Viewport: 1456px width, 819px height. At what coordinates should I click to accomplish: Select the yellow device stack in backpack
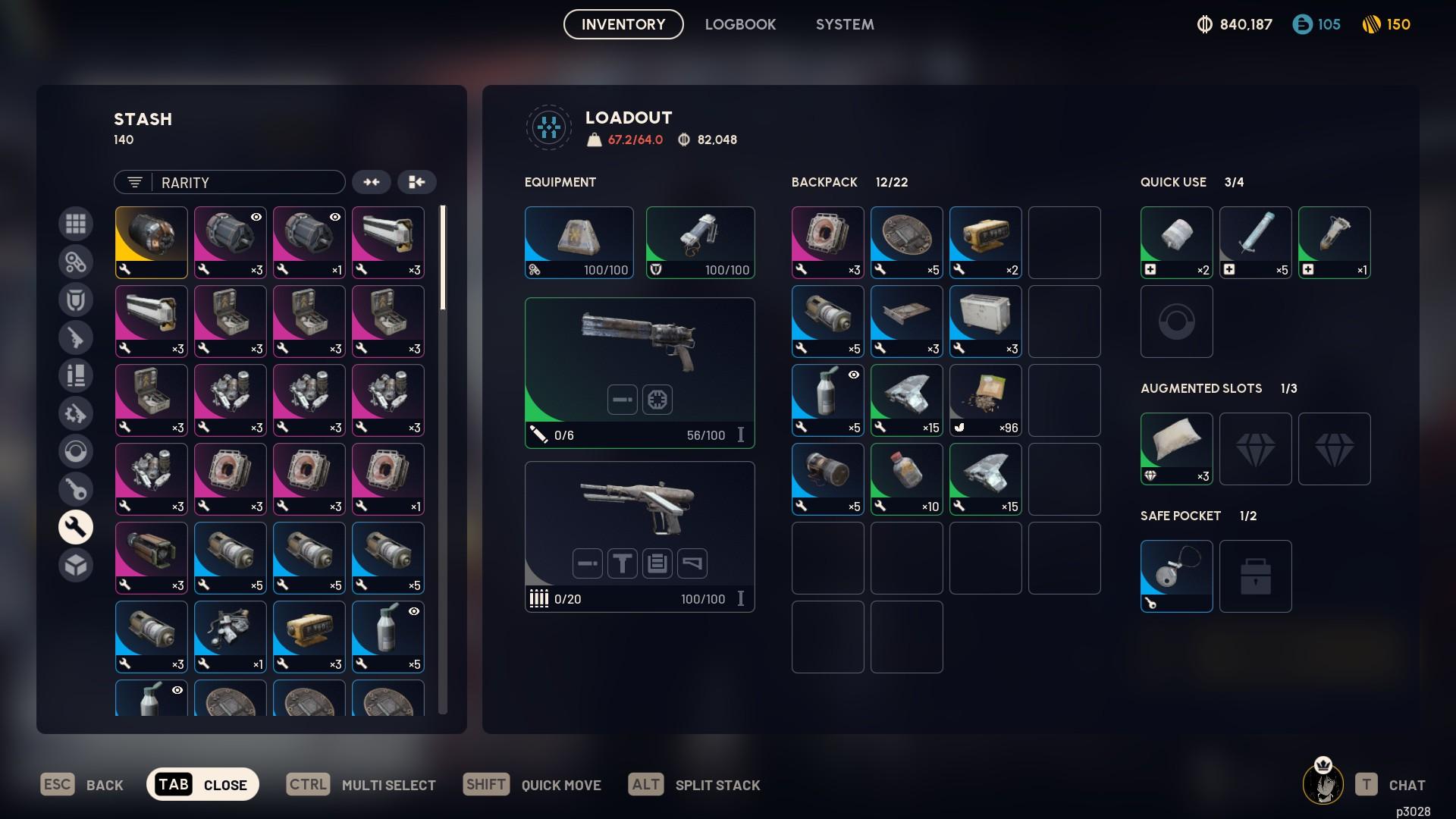click(985, 243)
